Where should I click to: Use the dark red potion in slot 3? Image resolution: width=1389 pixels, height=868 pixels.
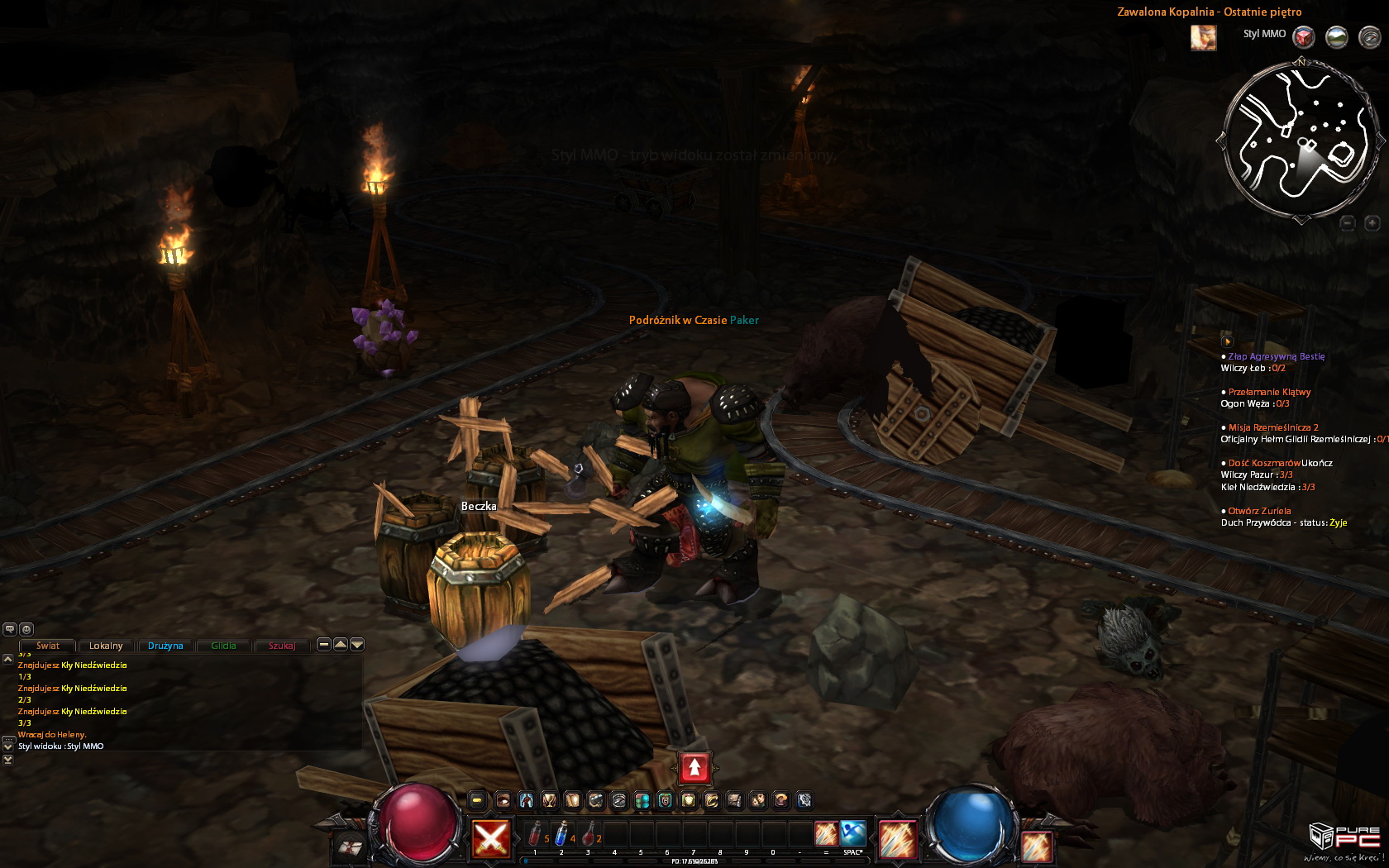588,833
